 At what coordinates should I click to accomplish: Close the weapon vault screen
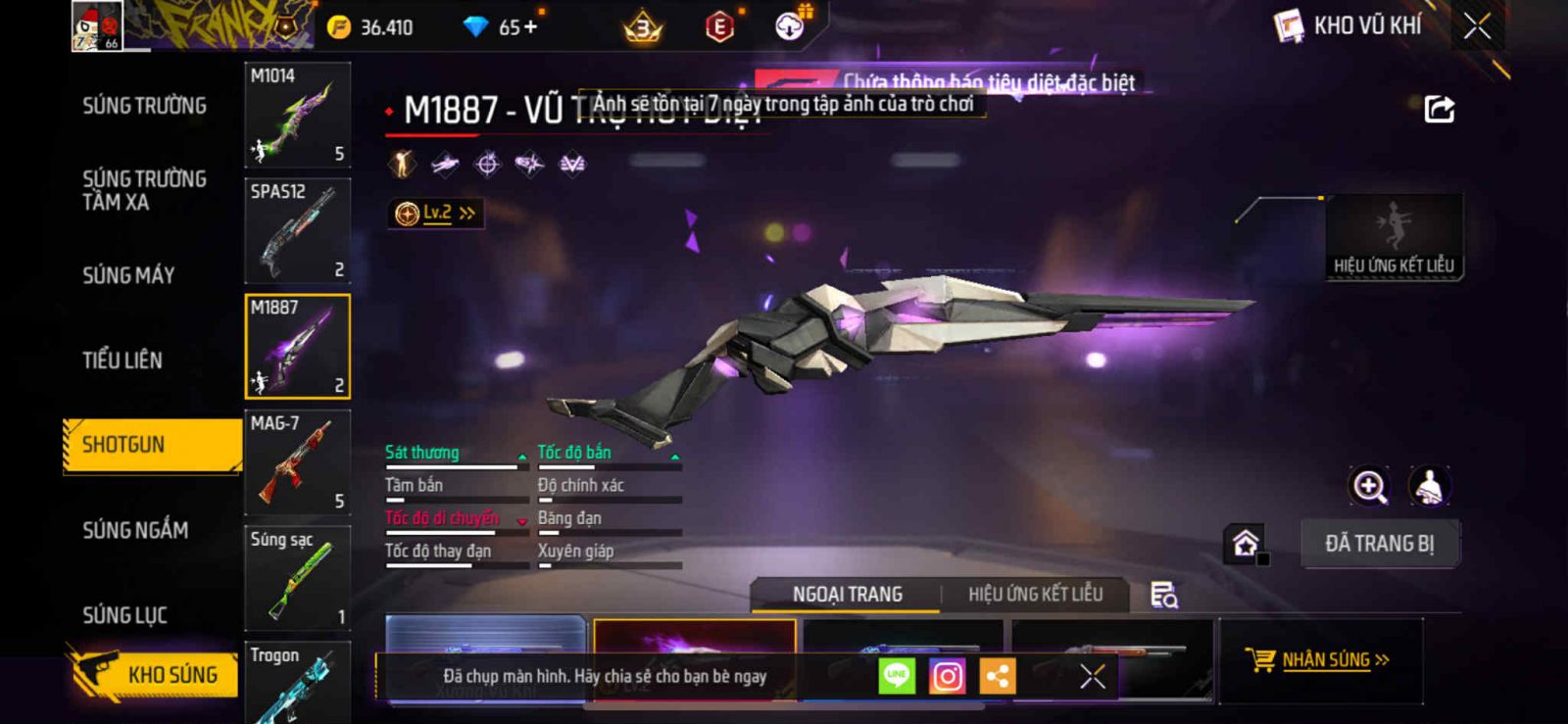pos(1477,26)
